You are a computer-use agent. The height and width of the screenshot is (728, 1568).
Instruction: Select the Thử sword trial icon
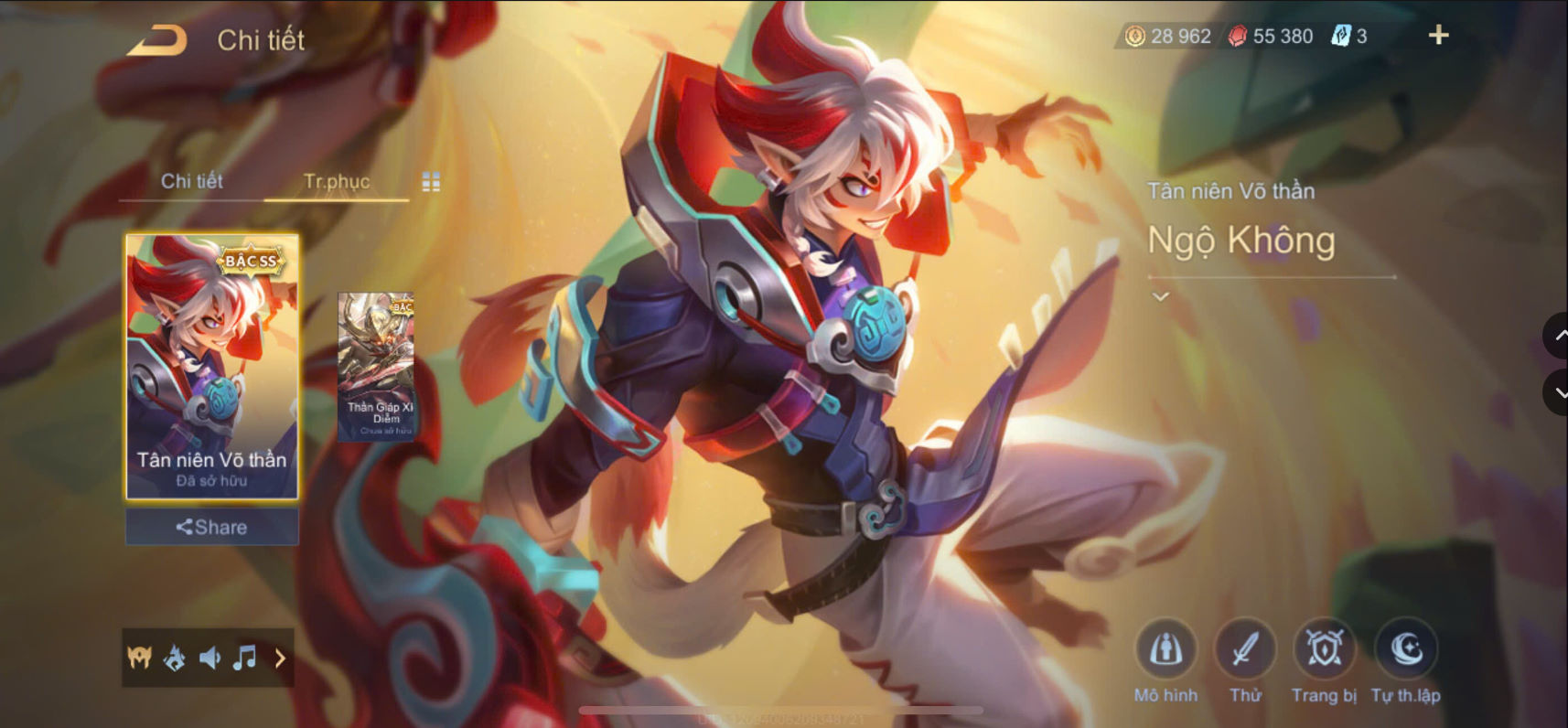tap(1245, 651)
